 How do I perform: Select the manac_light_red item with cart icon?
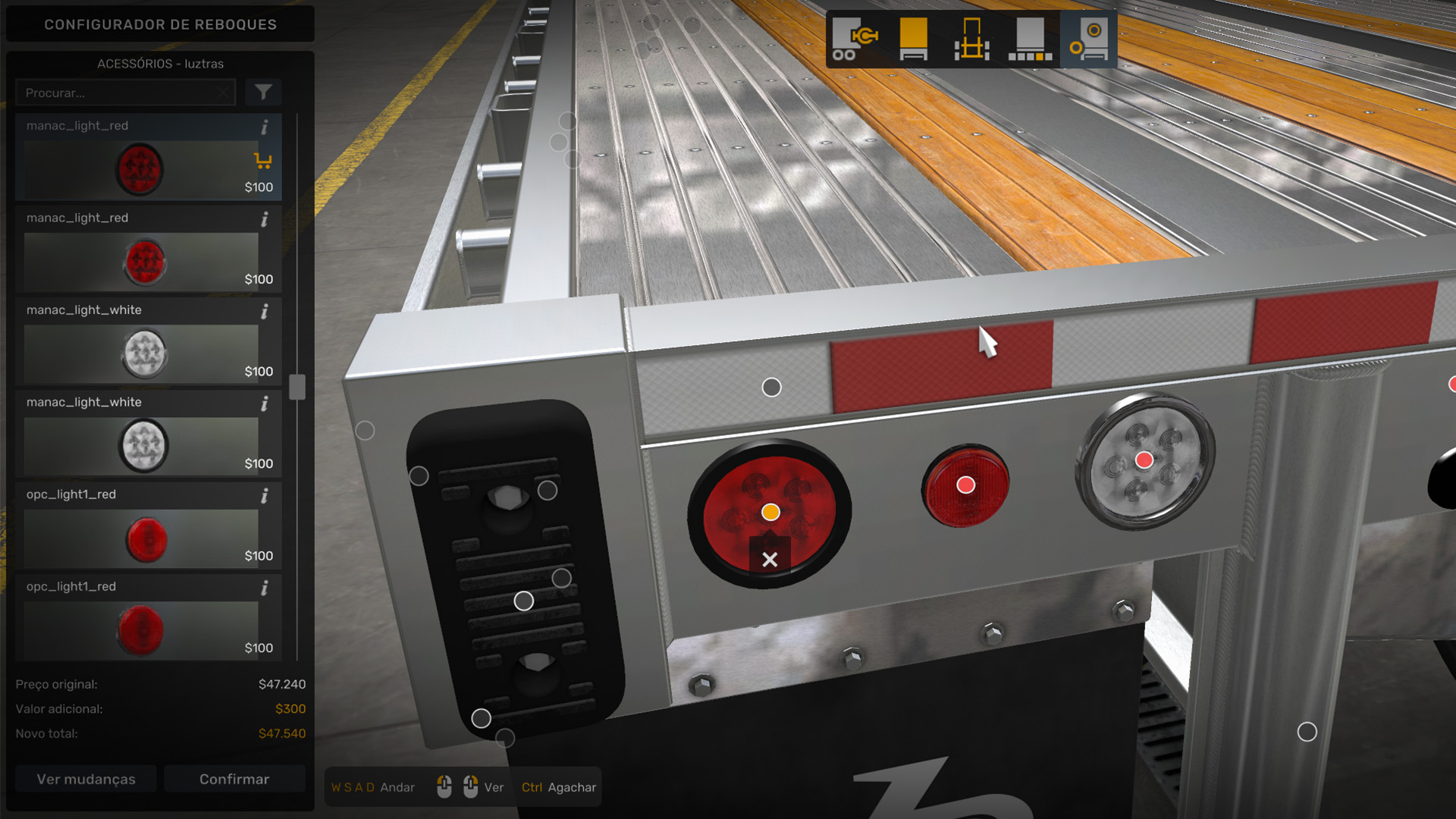(141, 168)
